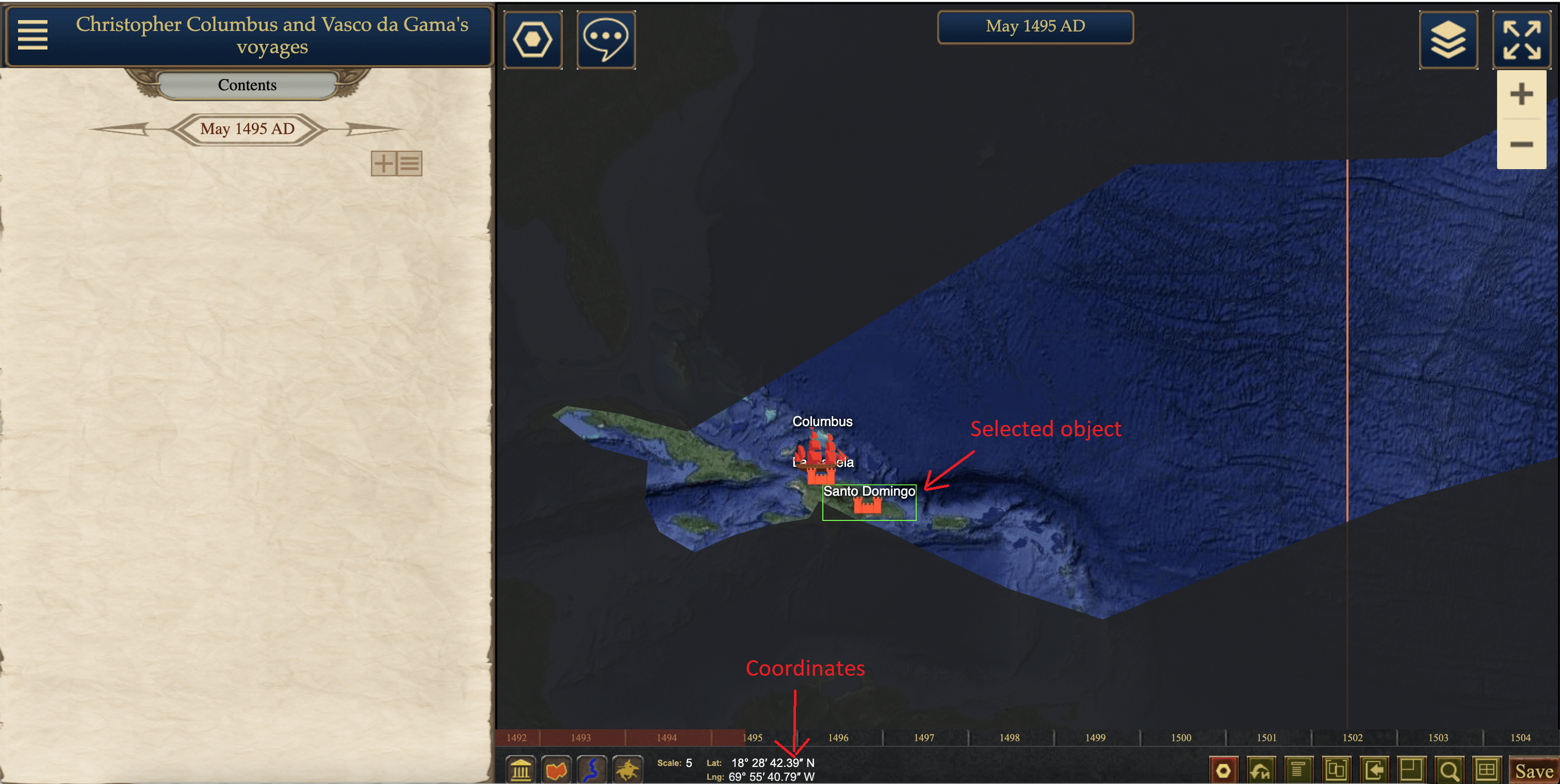Jump to 1498 on the timeline
Image resolution: width=1560 pixels, height=784 pixels.
pyautogui.click(x=1010, y=738)
